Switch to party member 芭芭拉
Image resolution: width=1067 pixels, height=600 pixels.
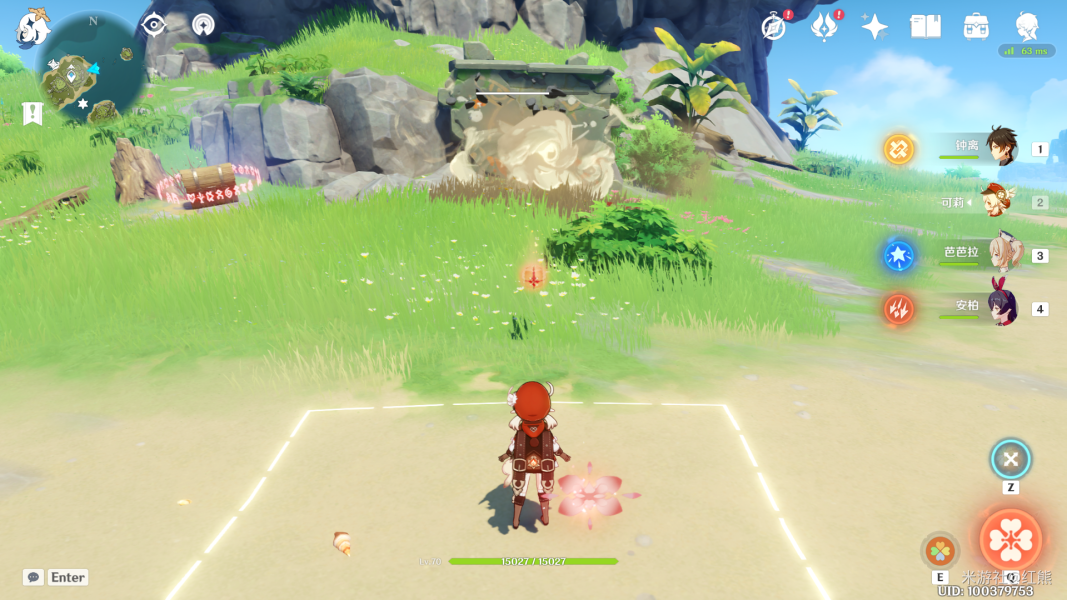(x=1000, y=254)
